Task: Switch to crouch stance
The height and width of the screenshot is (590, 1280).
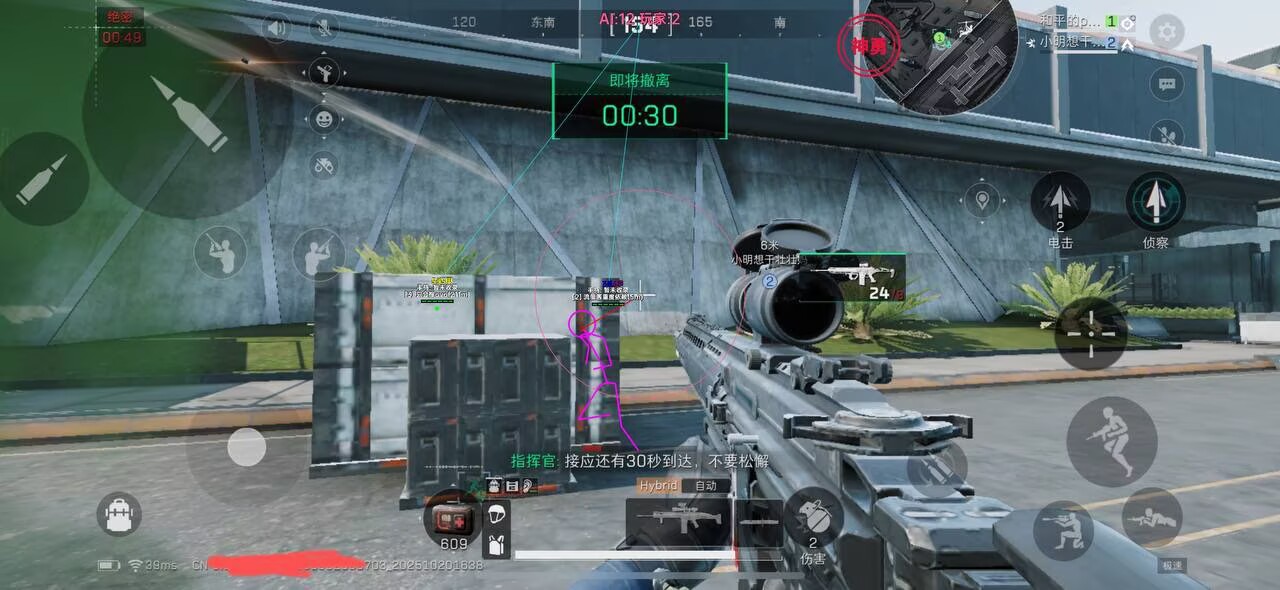Action: click(x=1062, y=530)
